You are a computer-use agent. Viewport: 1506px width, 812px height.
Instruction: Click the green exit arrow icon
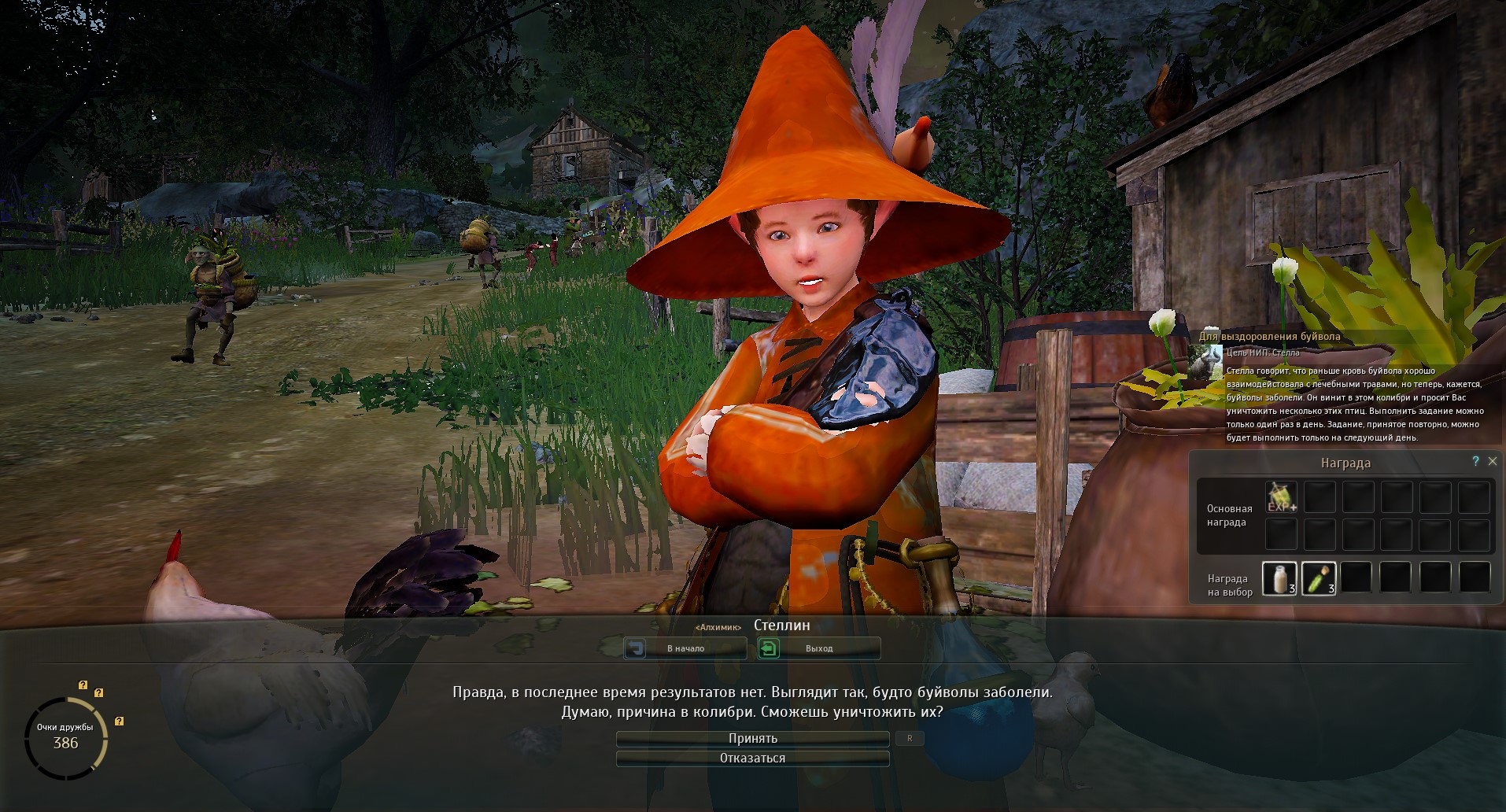(769, 648)
